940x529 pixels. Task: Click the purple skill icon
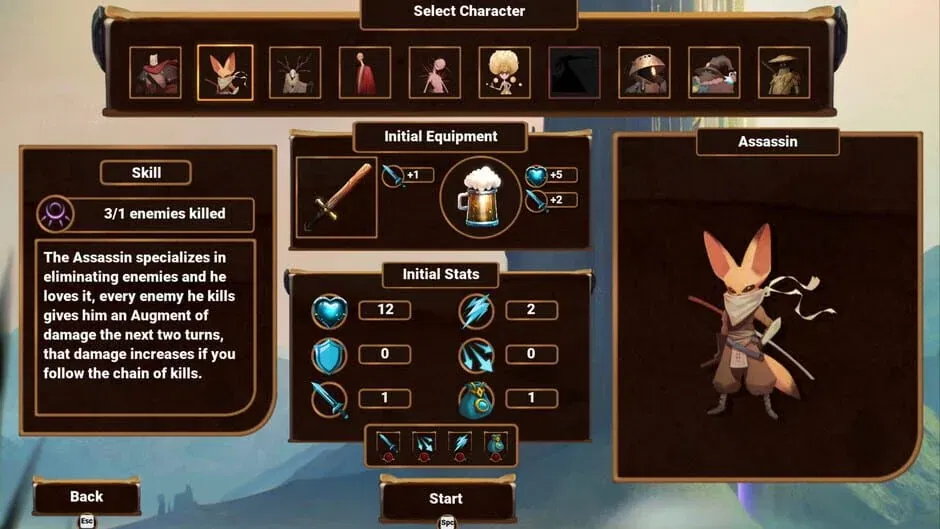54,214
